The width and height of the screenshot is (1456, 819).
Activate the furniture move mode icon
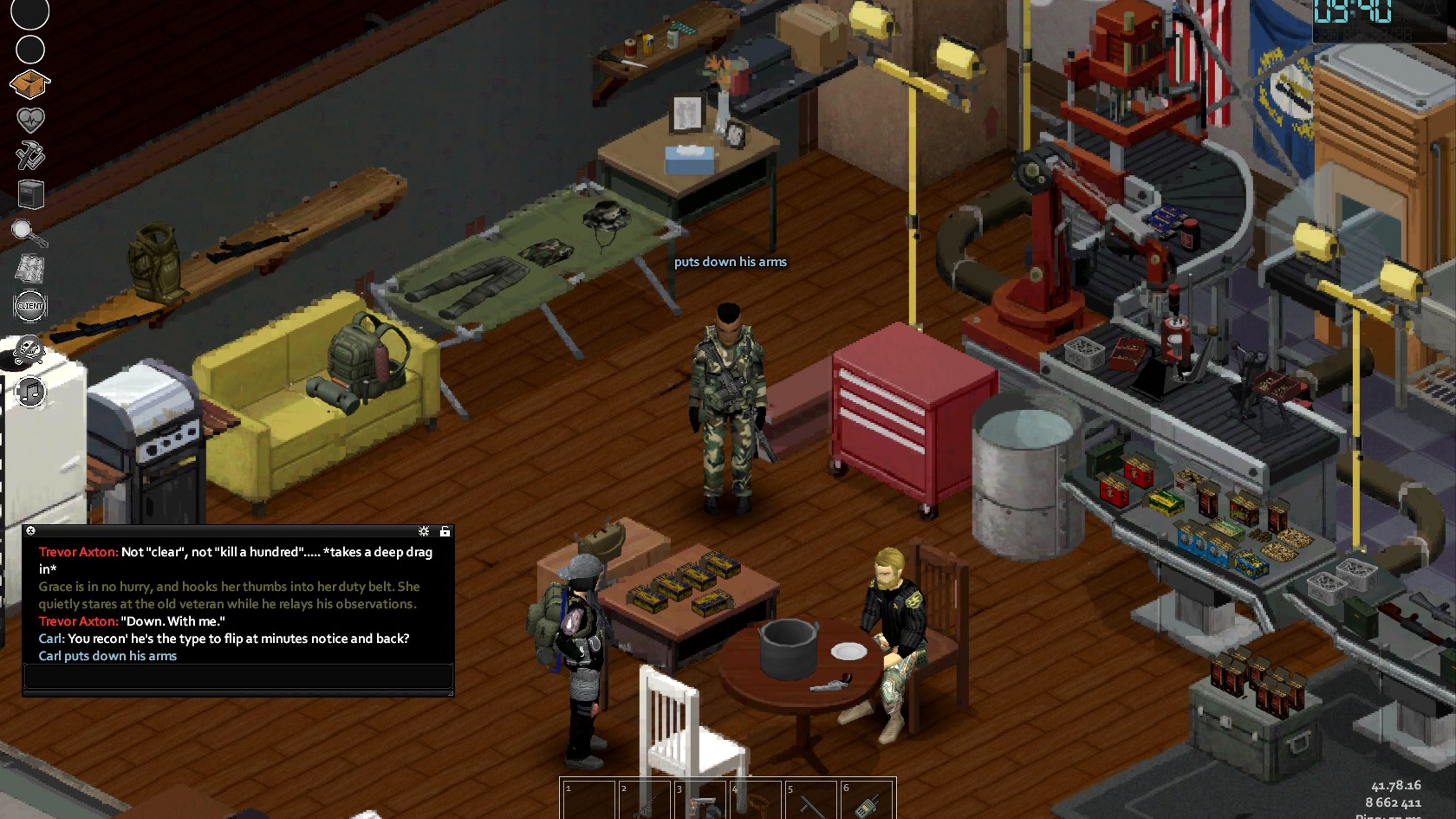point(30,194)
